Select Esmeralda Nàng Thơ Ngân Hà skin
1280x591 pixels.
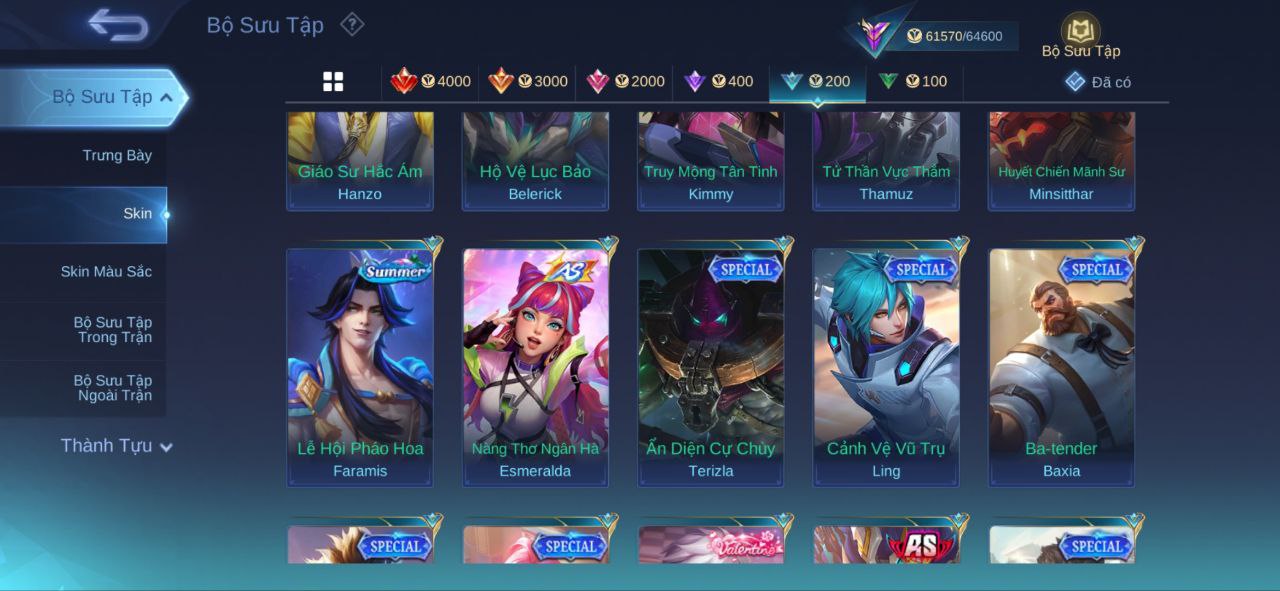point(535,367)
